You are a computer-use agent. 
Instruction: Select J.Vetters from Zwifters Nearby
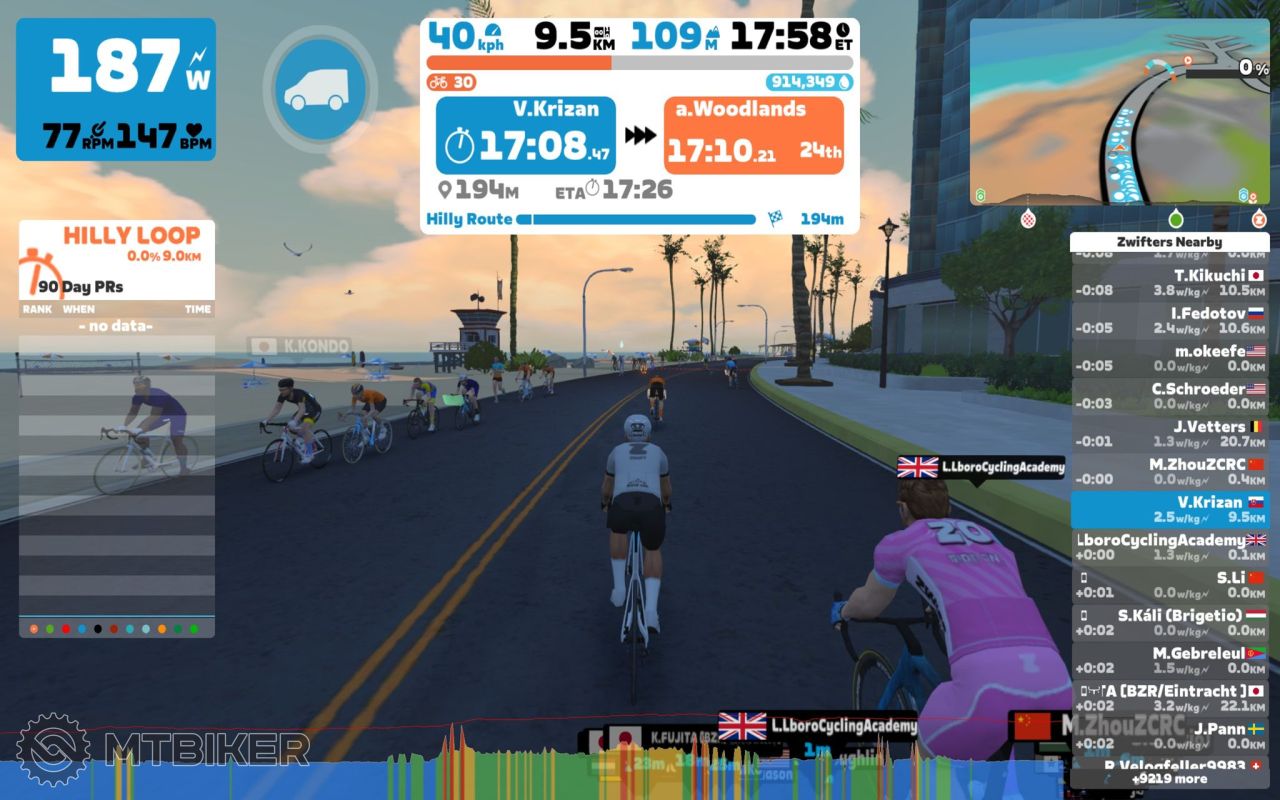(1169, 434)
